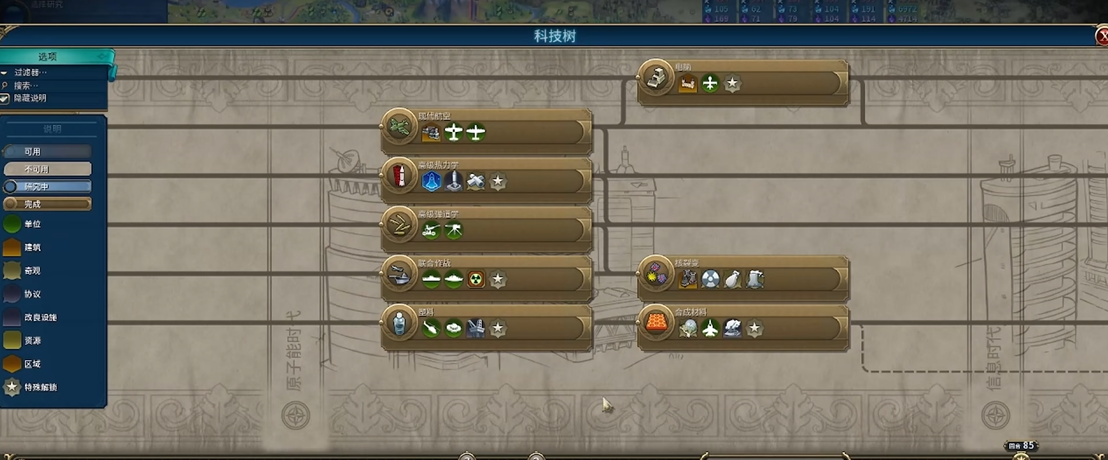Select the 电脑 (Computers) technology node
Screen dimensions: 1108x460
(x=656, y=76)
